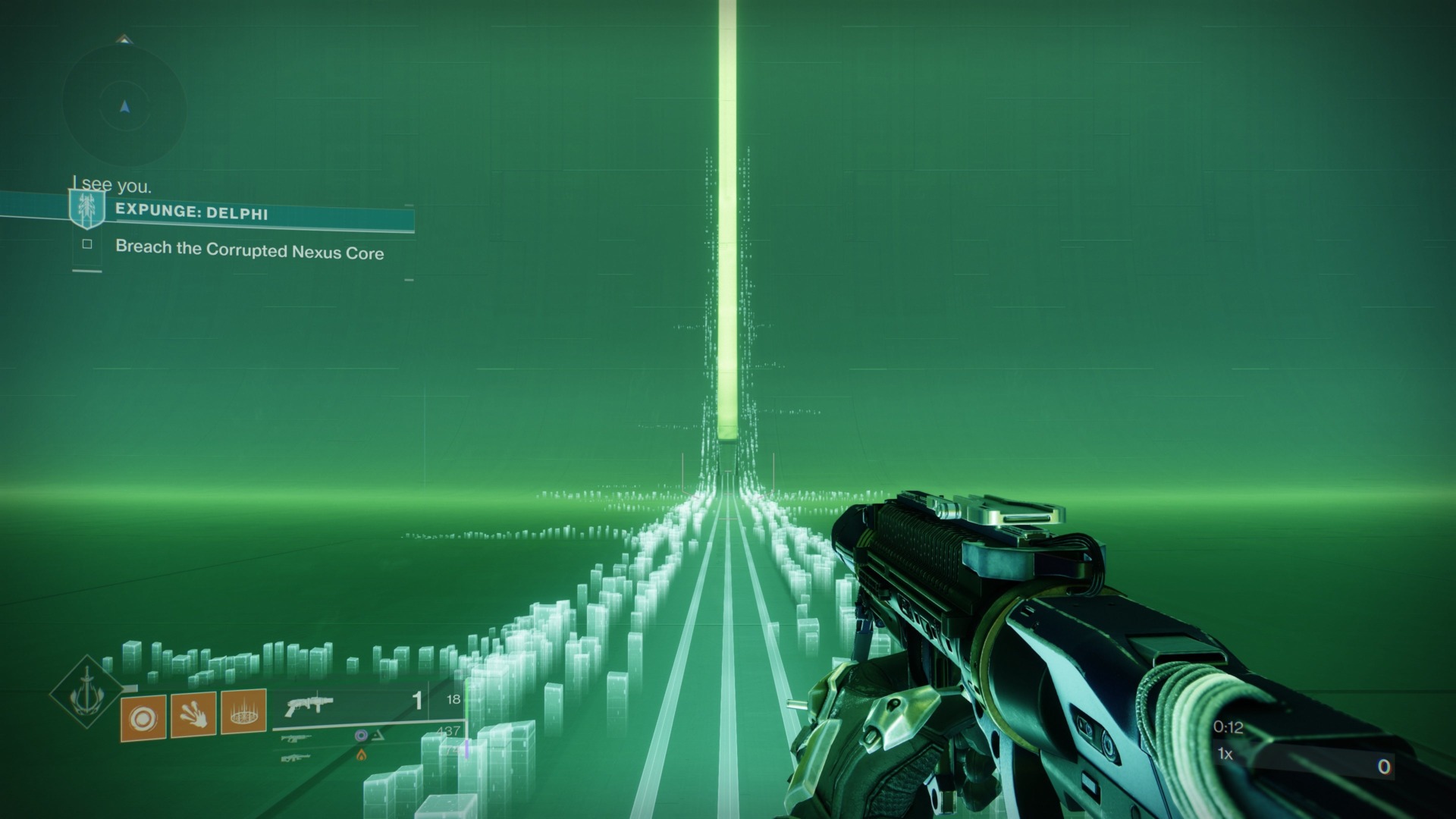1456x819 pixels.
Task: Click the equipped shotgun weapon icon
Action: tap(310, 704)
